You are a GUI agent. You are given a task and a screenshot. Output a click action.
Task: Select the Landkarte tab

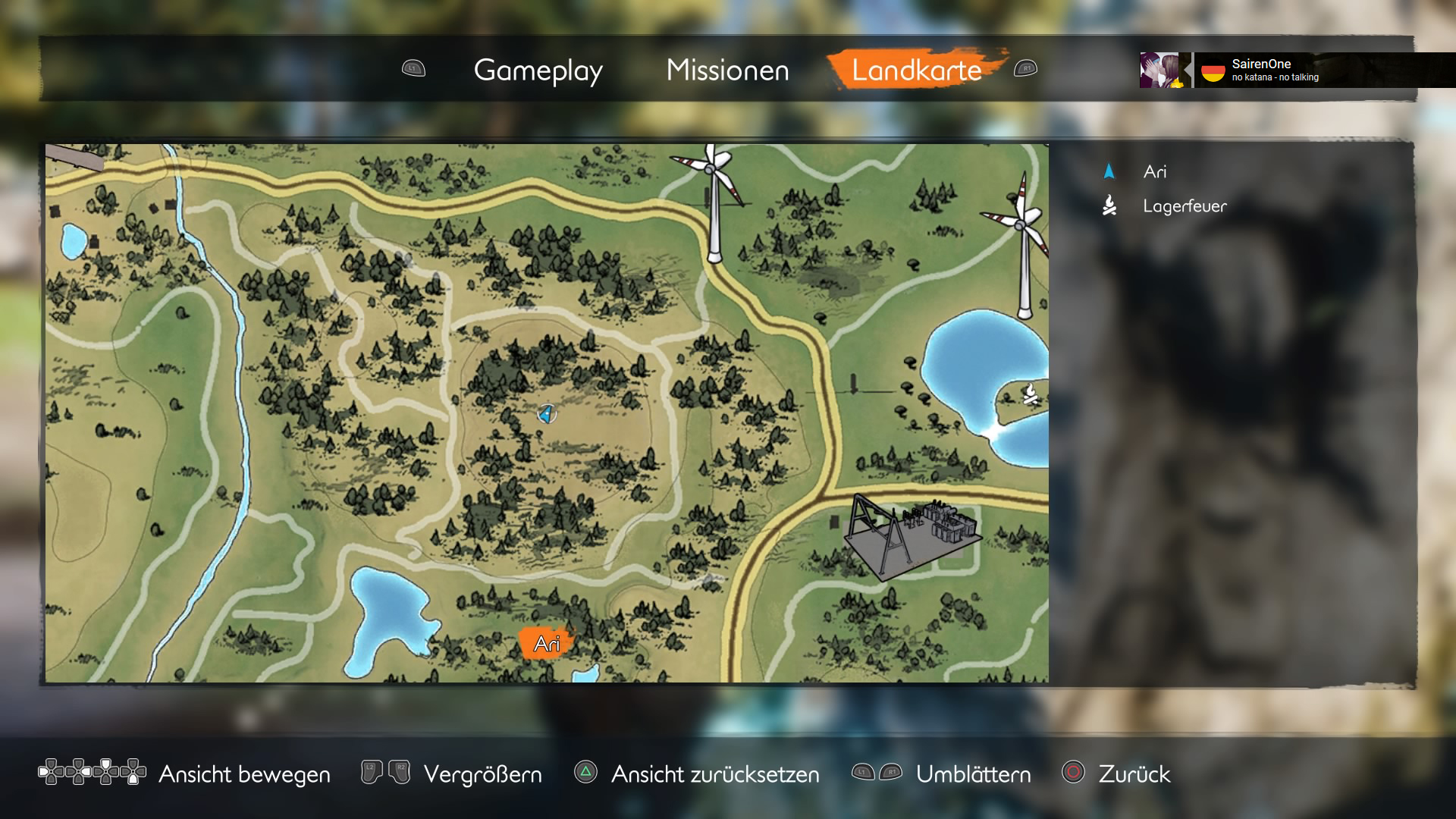tap(916, 71)
